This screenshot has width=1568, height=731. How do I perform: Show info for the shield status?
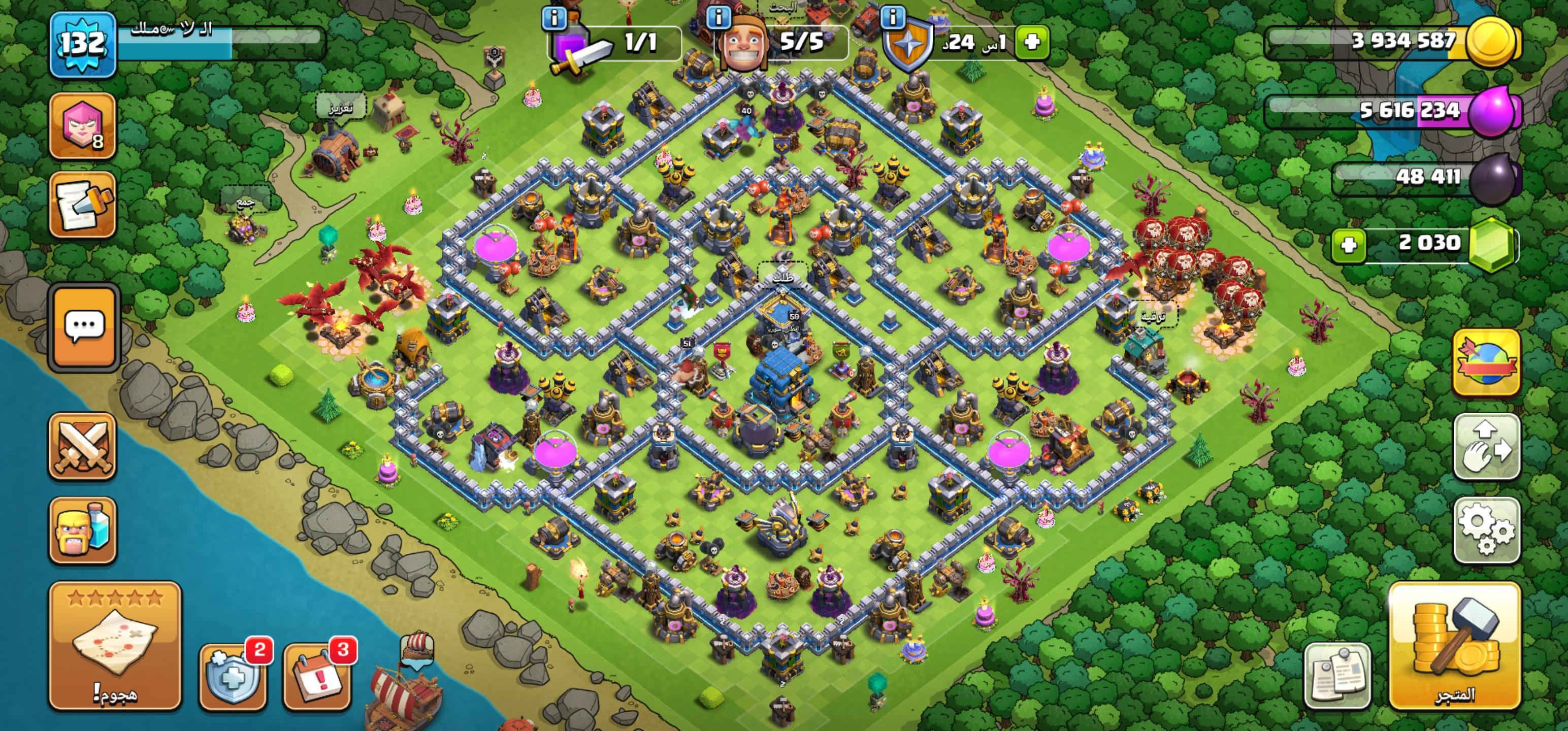892,18
